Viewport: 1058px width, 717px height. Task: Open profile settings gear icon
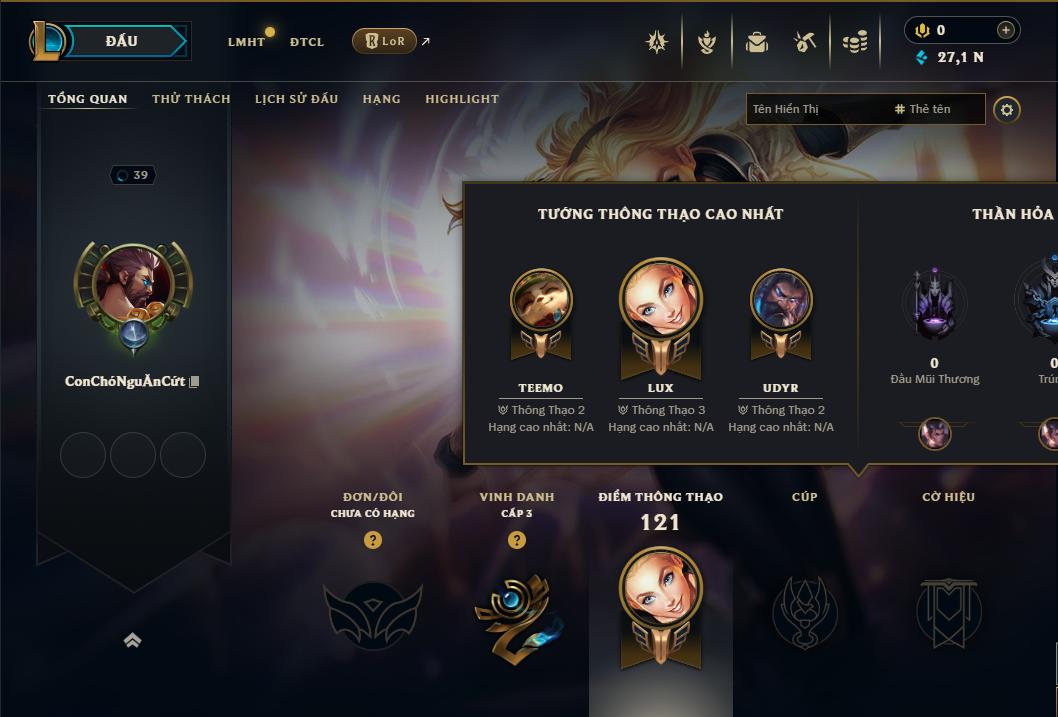coord(1007,110)
